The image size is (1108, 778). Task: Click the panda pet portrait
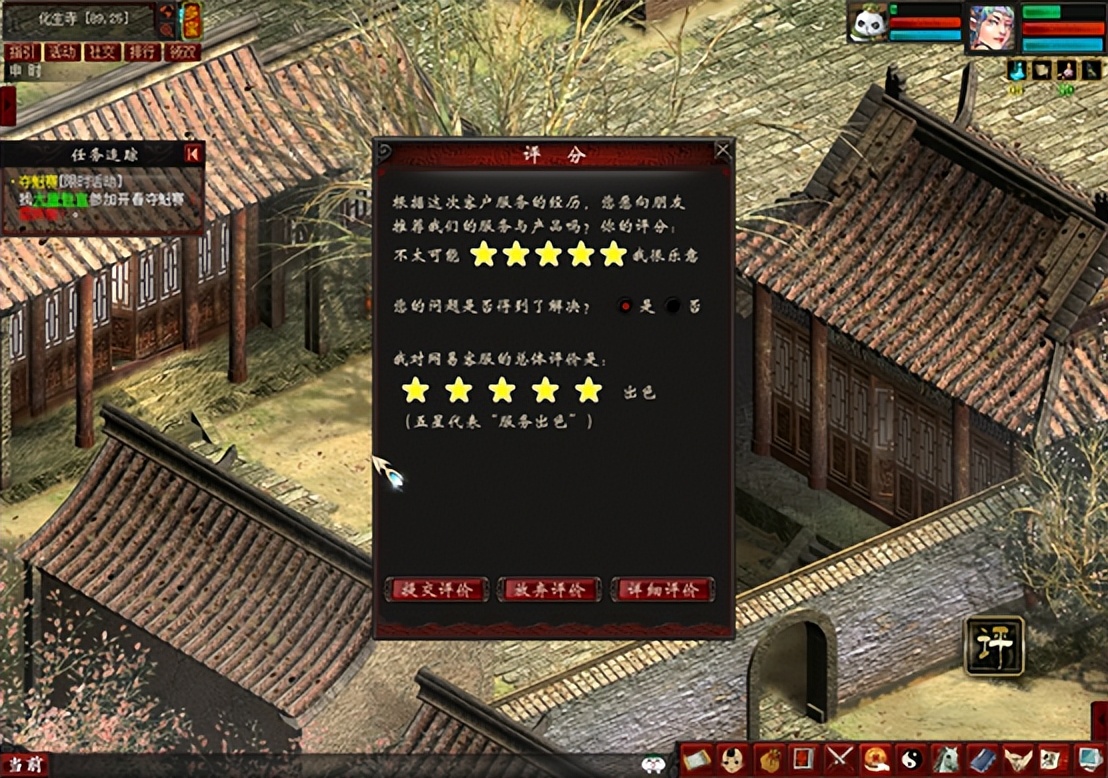click(x=868, y=24)
